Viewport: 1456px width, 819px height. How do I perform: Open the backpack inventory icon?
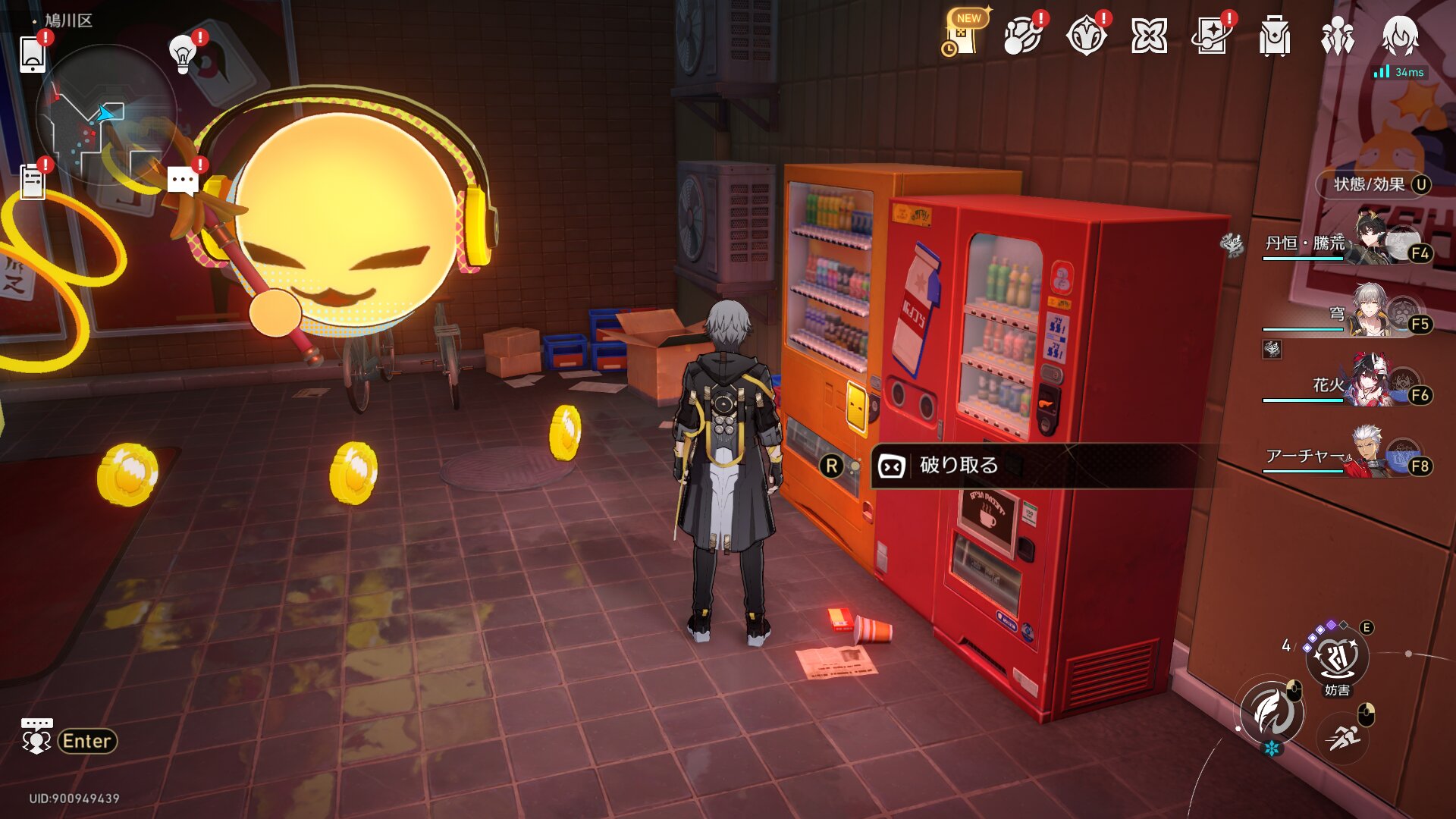[1274, 36]
